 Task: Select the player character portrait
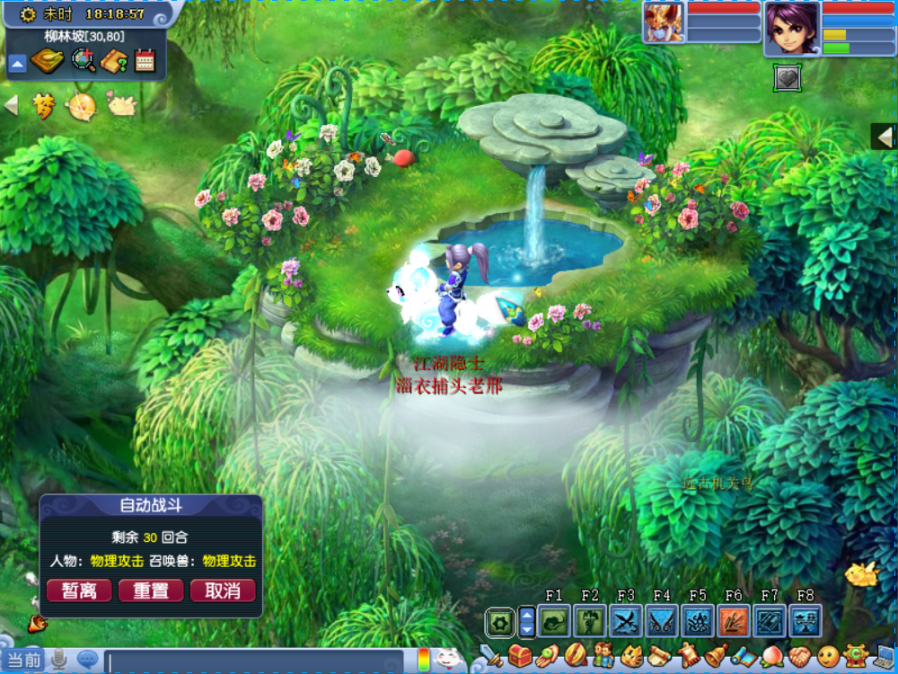point(792,28)
